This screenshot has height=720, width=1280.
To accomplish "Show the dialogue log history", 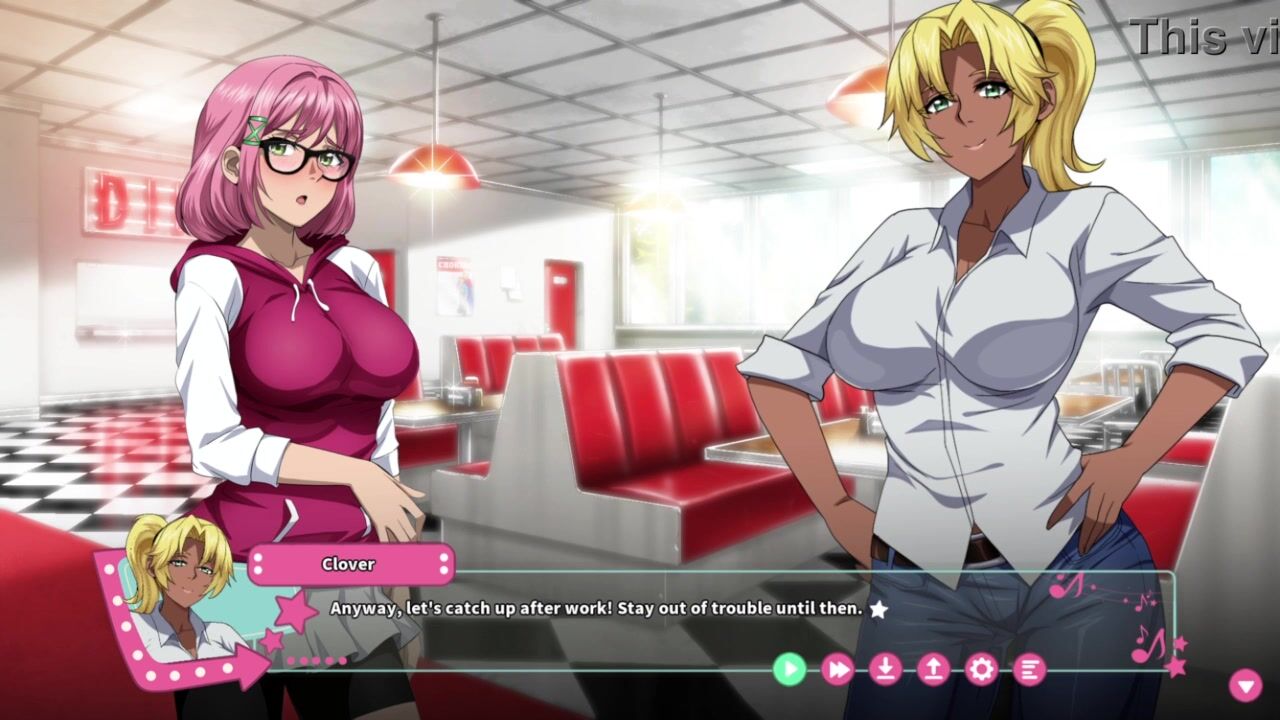I will [1029, 668].
